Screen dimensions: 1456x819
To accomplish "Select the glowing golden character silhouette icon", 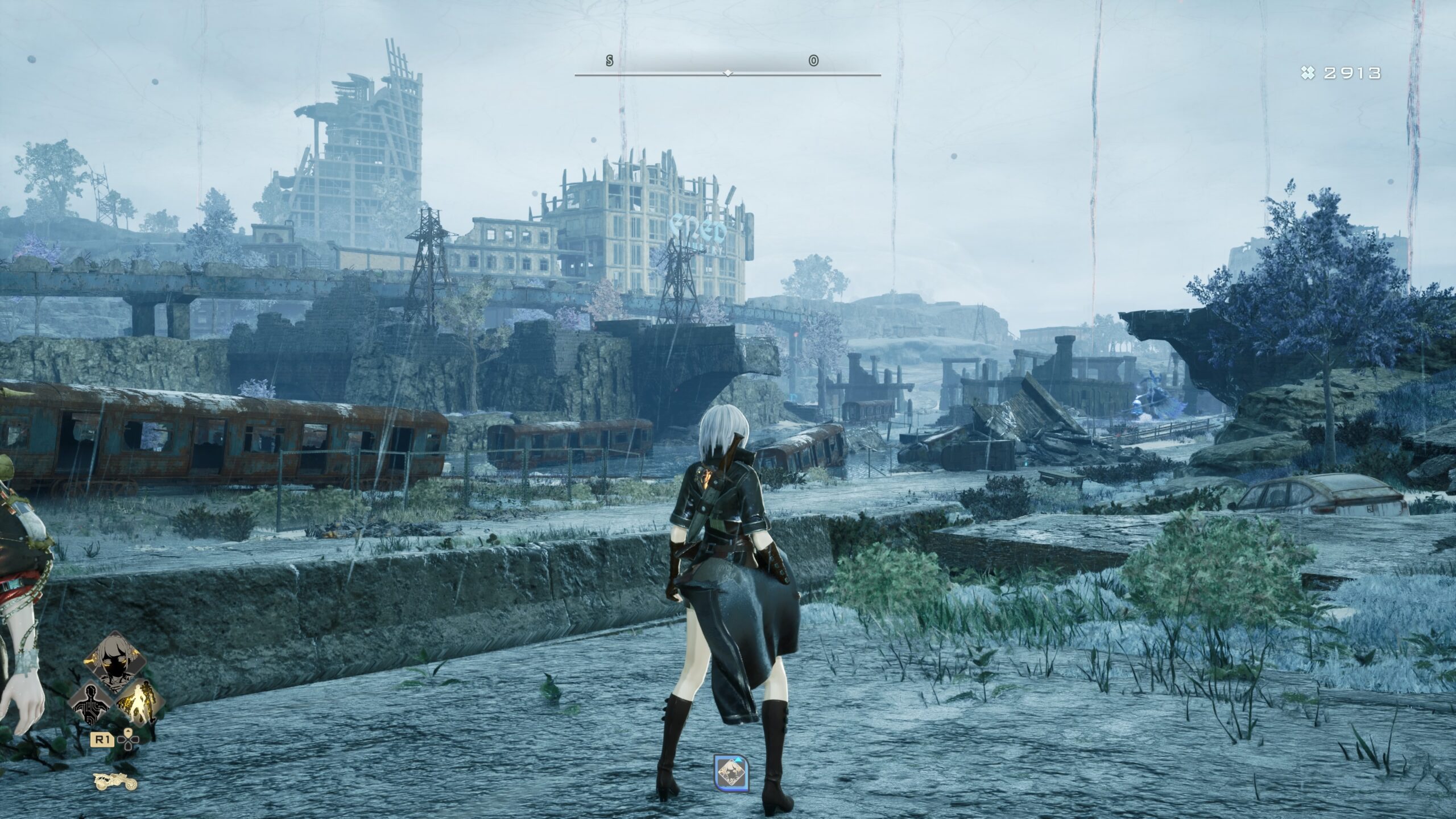I will tap(140, 702).
